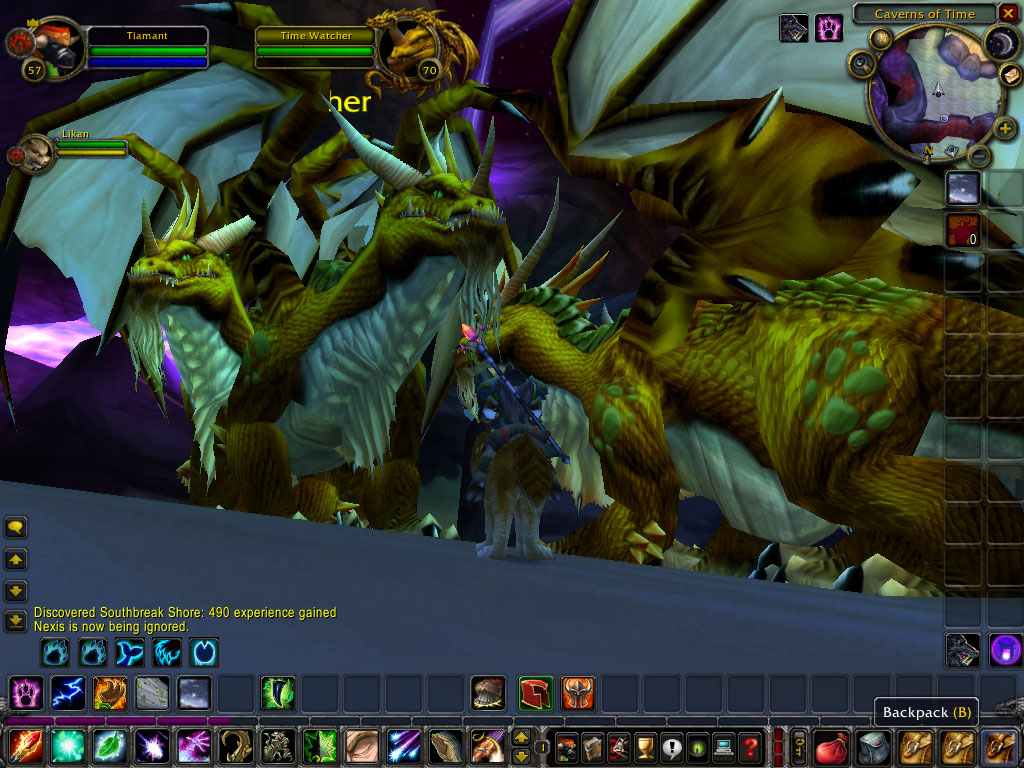Zoom out the minimap with minus button
1024x768 pixels.
click(980, 155)
